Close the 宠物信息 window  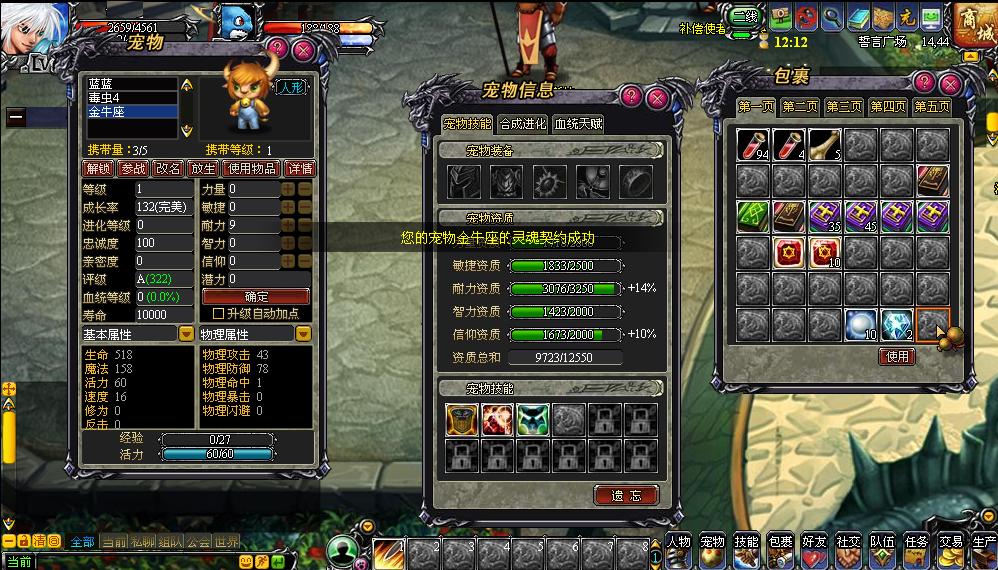[657, 97]
